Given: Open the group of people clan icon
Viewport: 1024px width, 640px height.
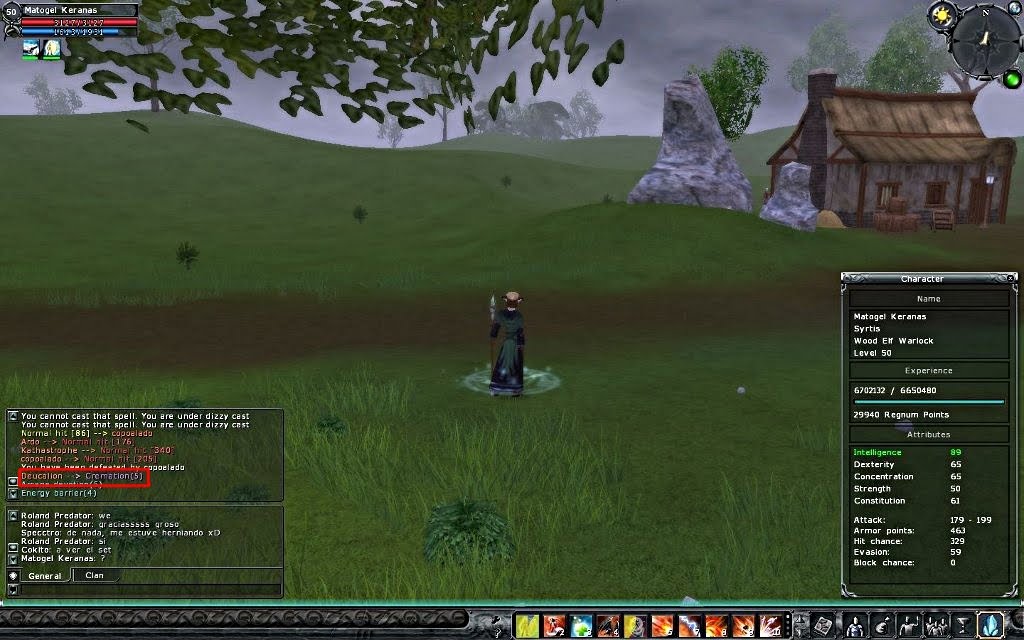Looking at the screenshot, I should click(x=937, y=626).
